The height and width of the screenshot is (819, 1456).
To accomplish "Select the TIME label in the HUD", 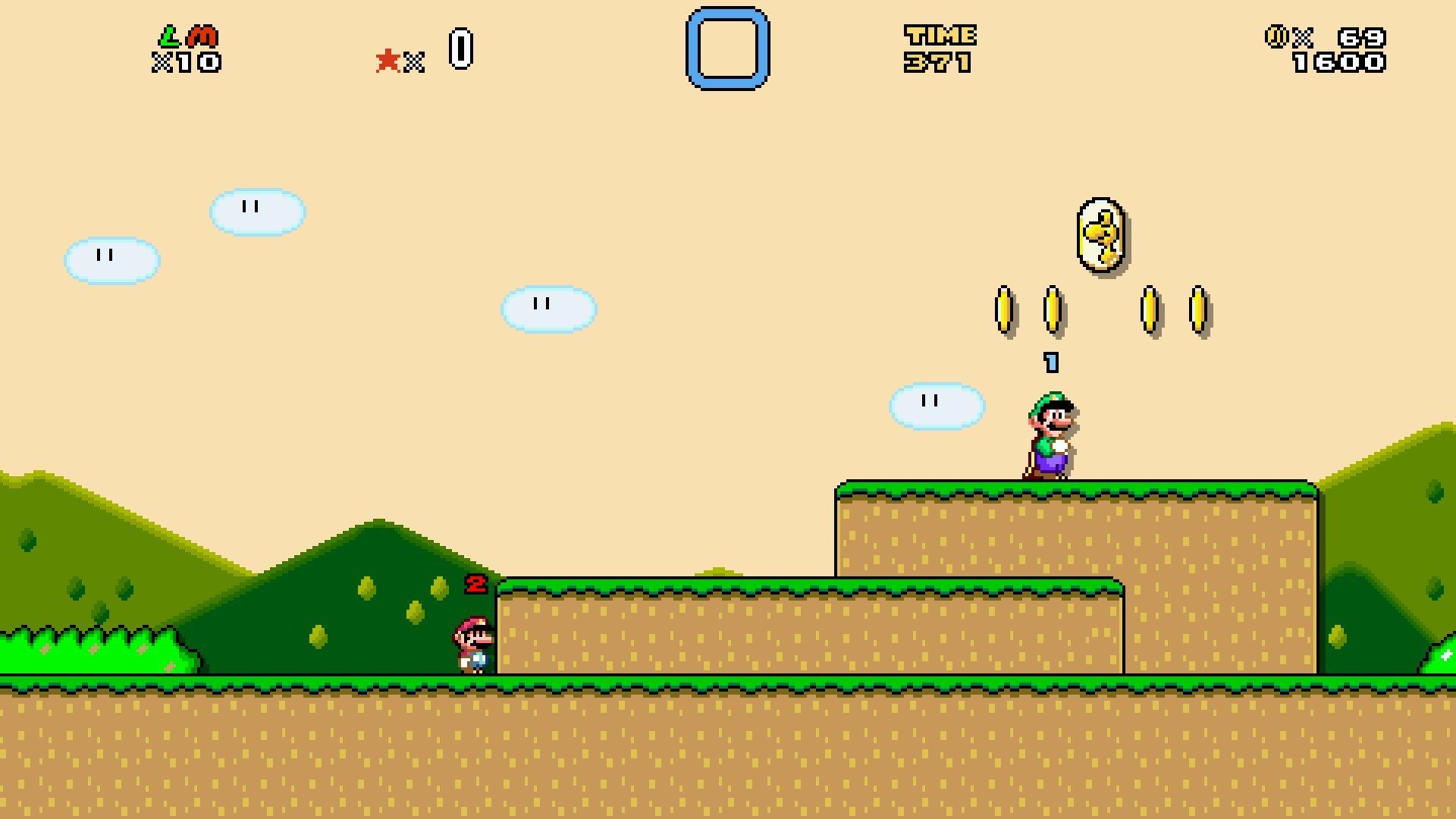I will [x=940, y=33].
